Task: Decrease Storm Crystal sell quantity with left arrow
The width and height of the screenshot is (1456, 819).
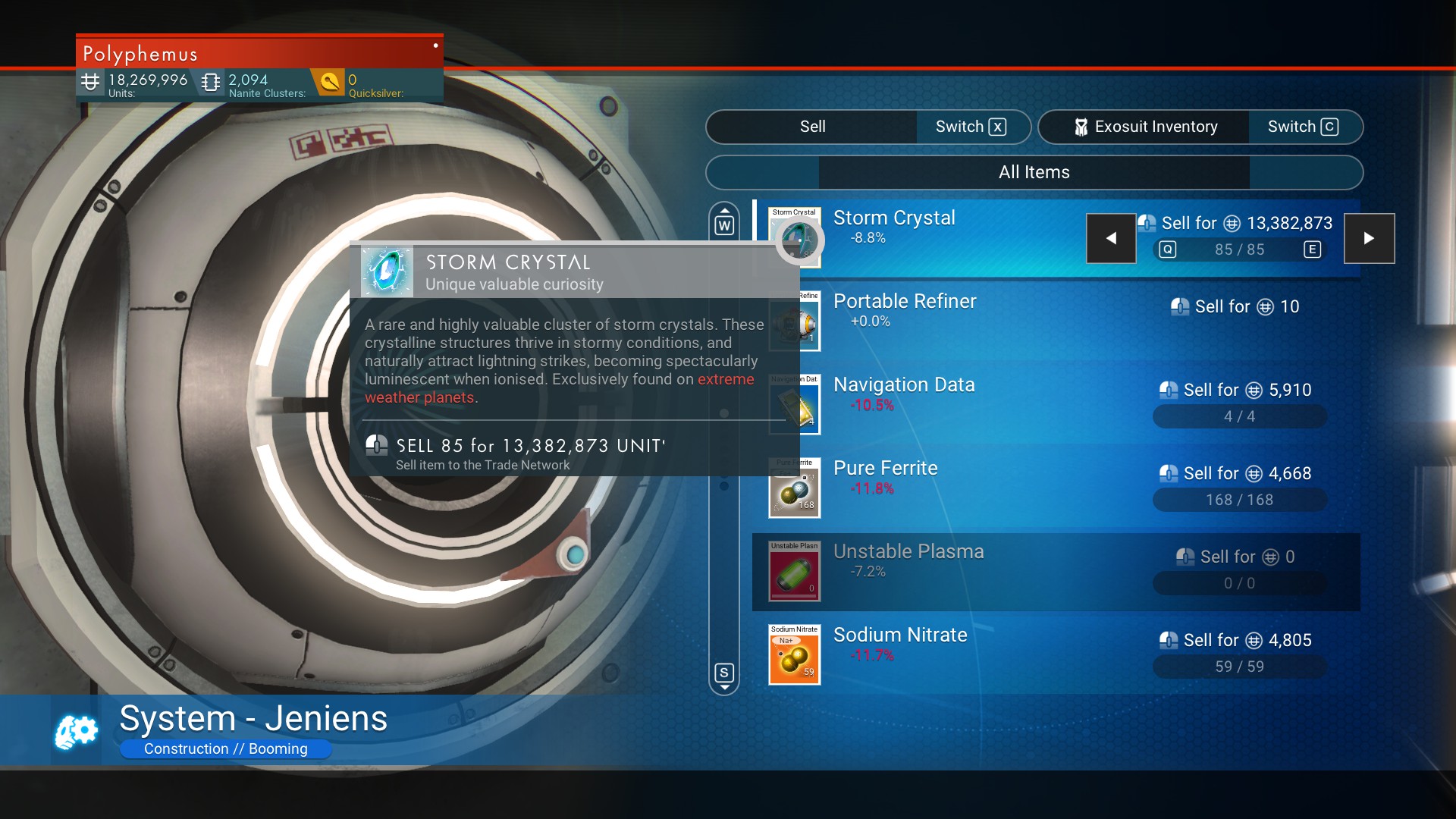Action: point(1111,238)
